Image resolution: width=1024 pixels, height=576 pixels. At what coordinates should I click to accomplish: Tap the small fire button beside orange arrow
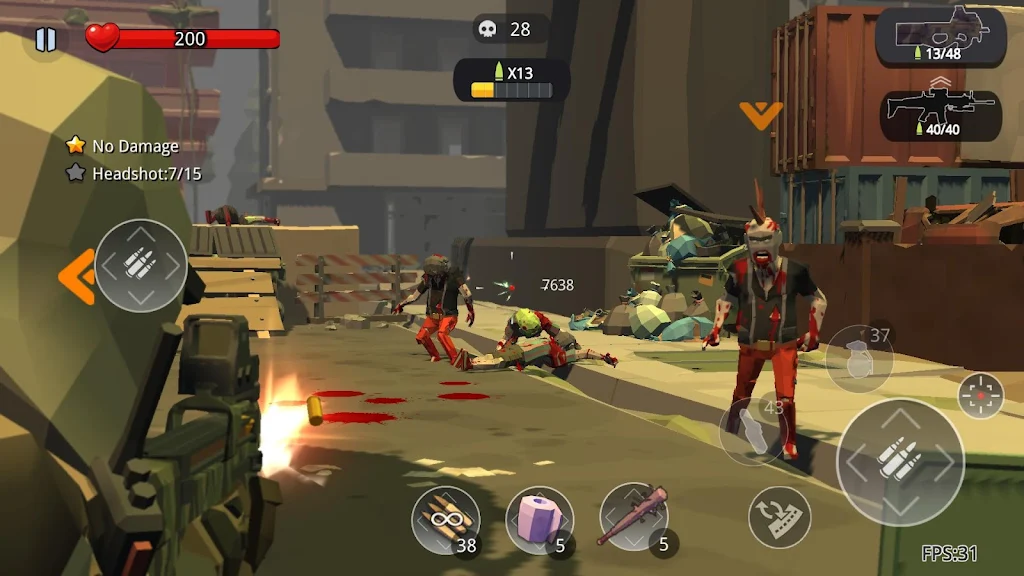(x=141, y=265)
